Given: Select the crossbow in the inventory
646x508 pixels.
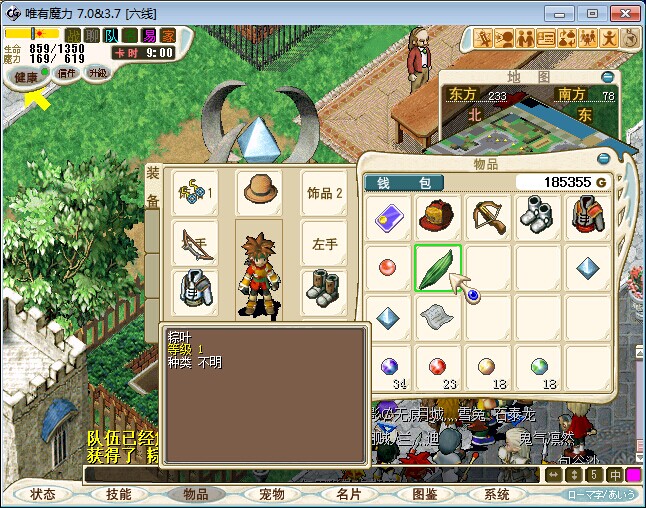Looking at the screenshot, I should point(489,217).
